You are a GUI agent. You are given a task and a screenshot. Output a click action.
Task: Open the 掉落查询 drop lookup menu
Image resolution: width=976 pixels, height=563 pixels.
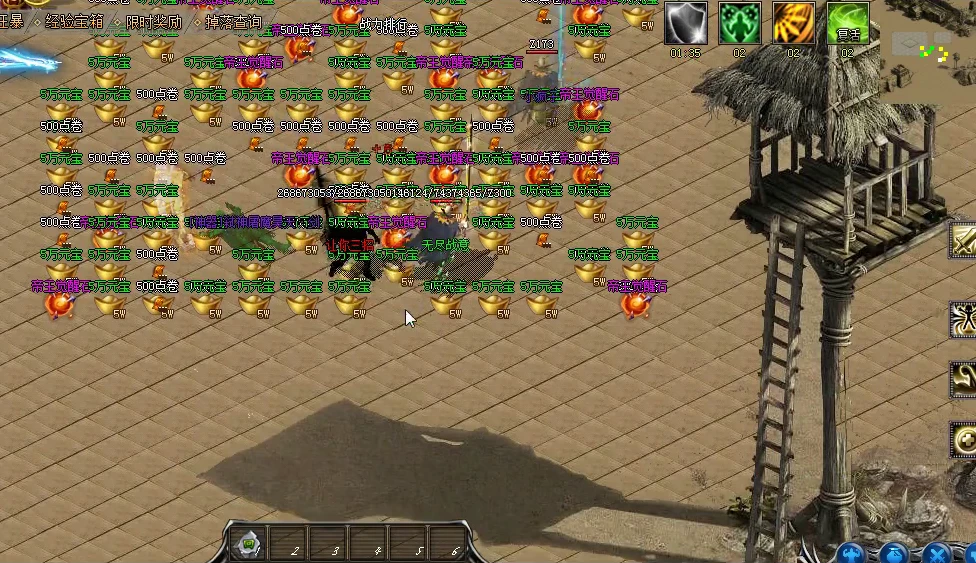(233, 21)
